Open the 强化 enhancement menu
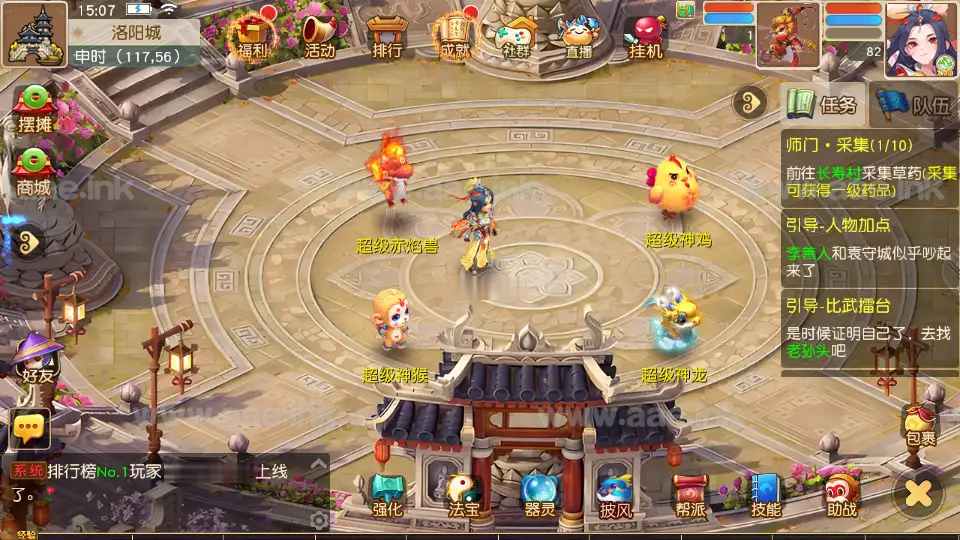 point(387,494)
